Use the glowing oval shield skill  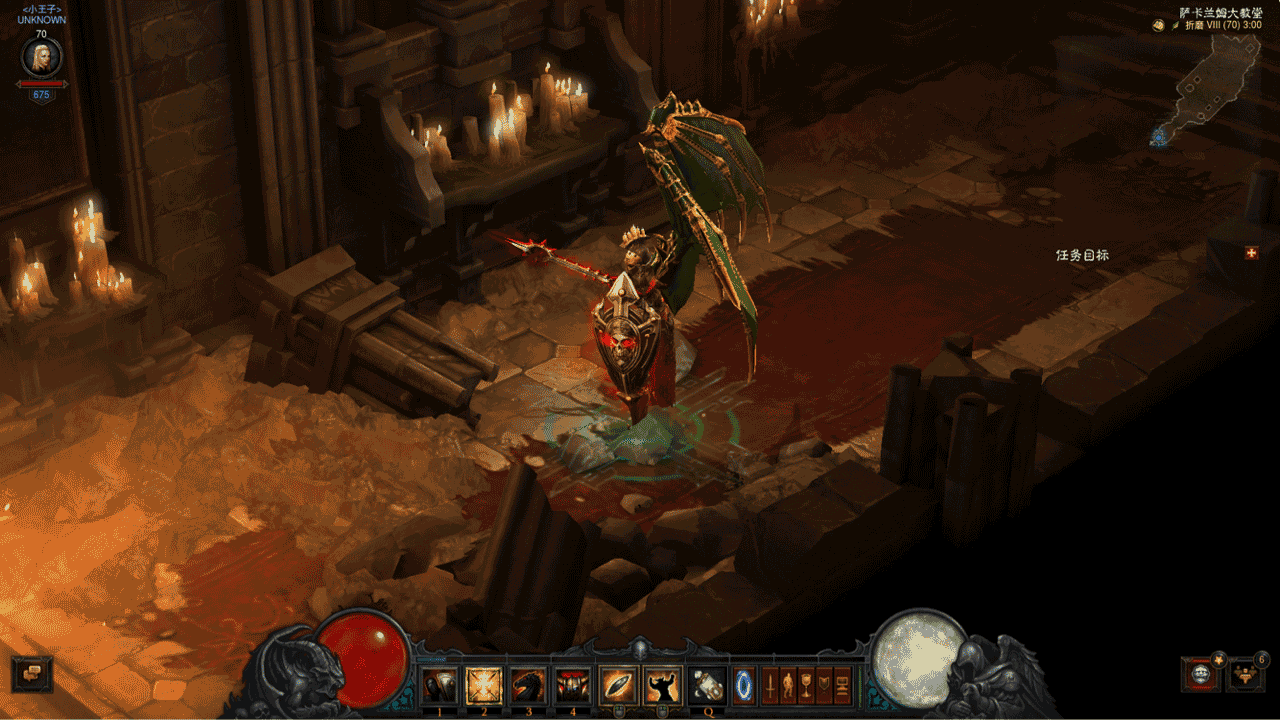[618, 686]
